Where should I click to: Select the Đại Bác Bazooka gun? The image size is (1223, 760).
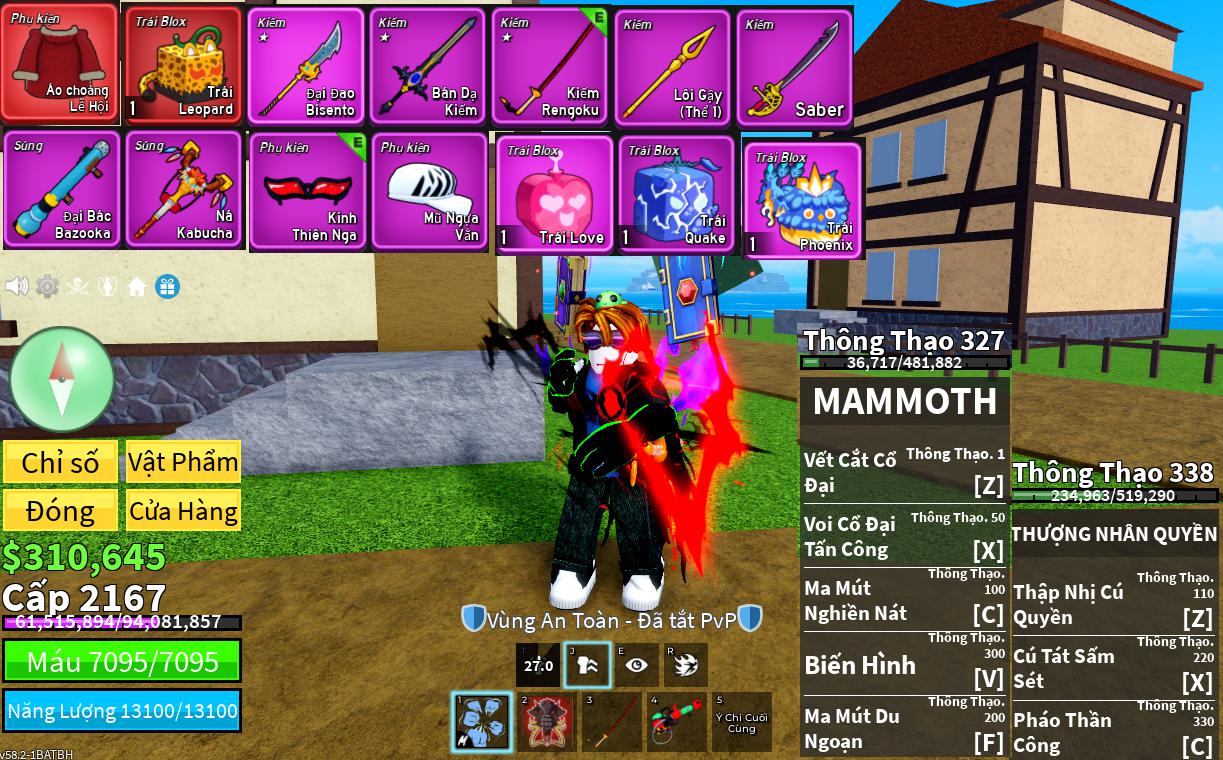tap(62, 189)
